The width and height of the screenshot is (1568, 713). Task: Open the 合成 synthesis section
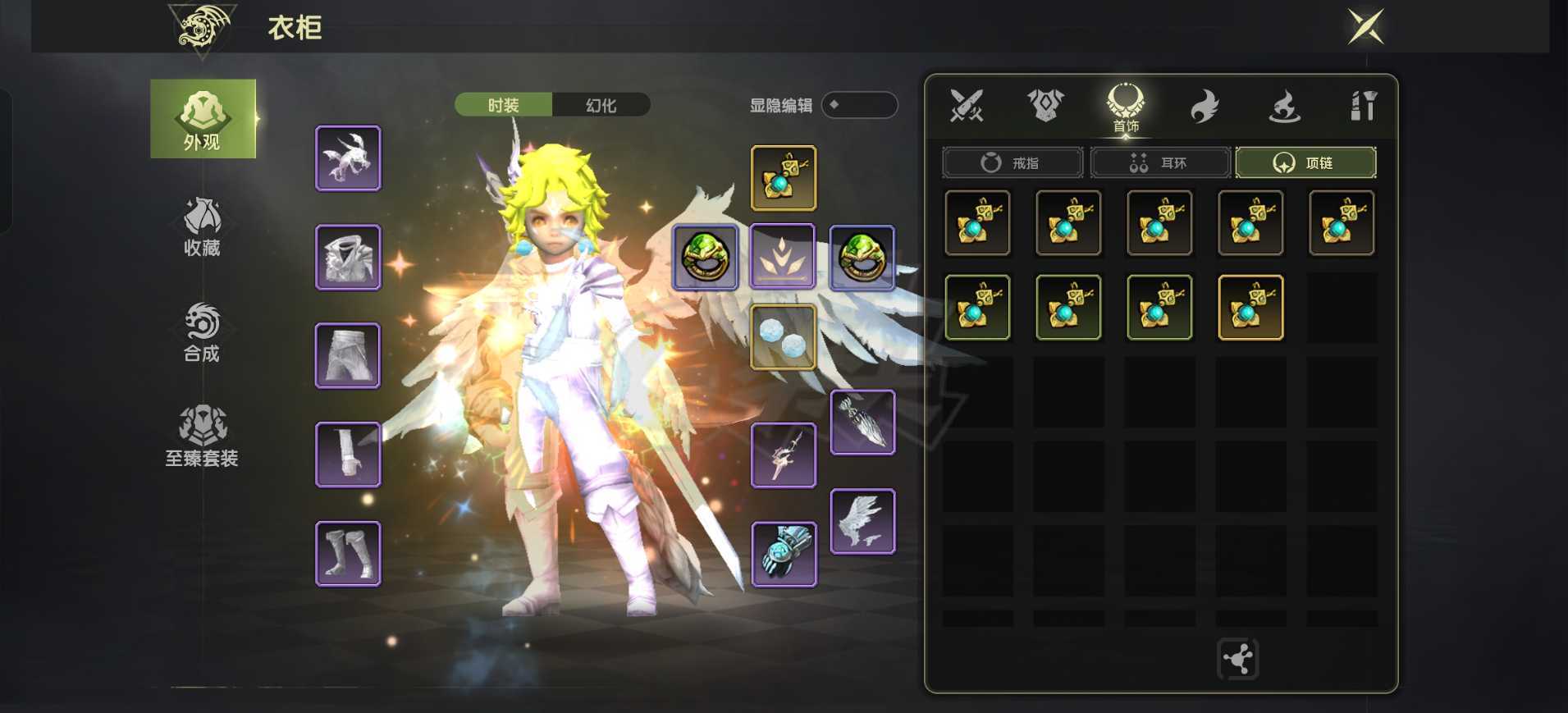coord(203,332)
